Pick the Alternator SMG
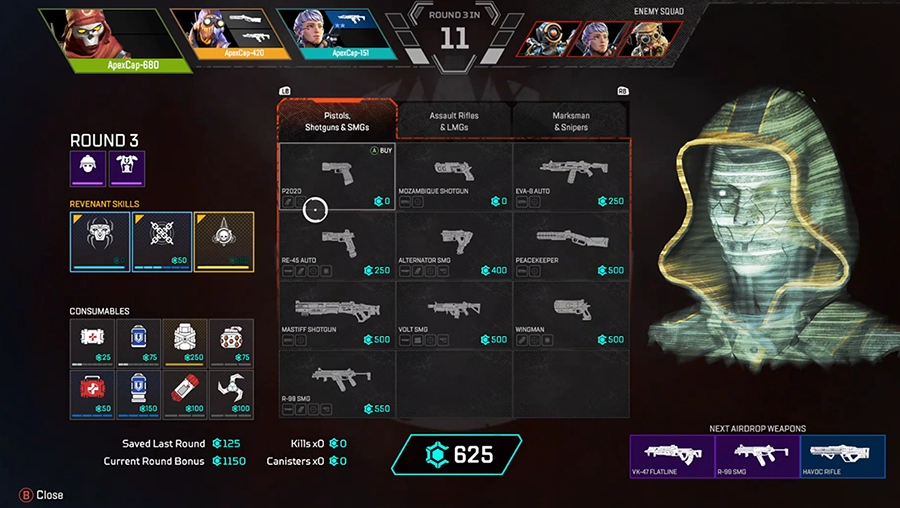Screen dimensions: 900x508 pos(454,245)
